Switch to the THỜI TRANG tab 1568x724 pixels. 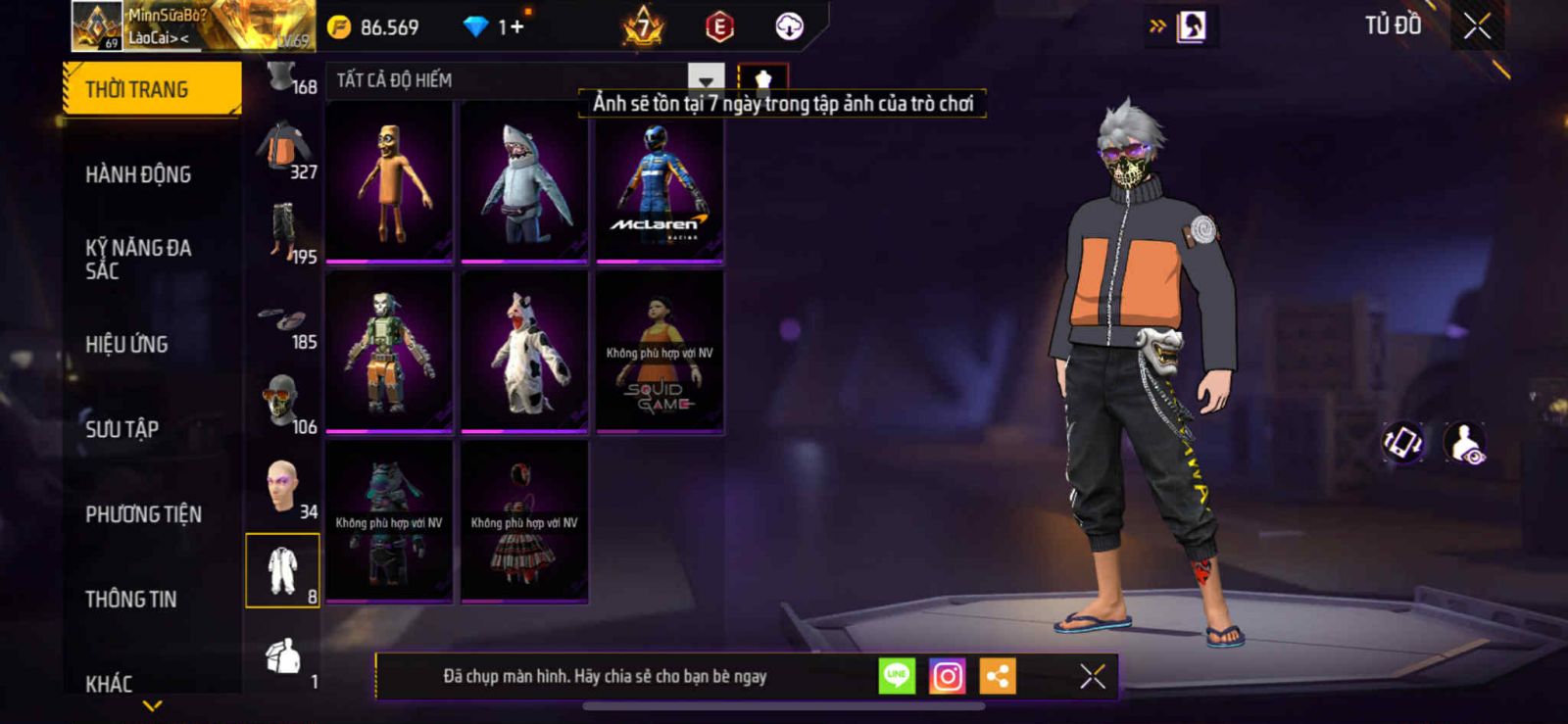pyautogui.click(x=151, y=89)
